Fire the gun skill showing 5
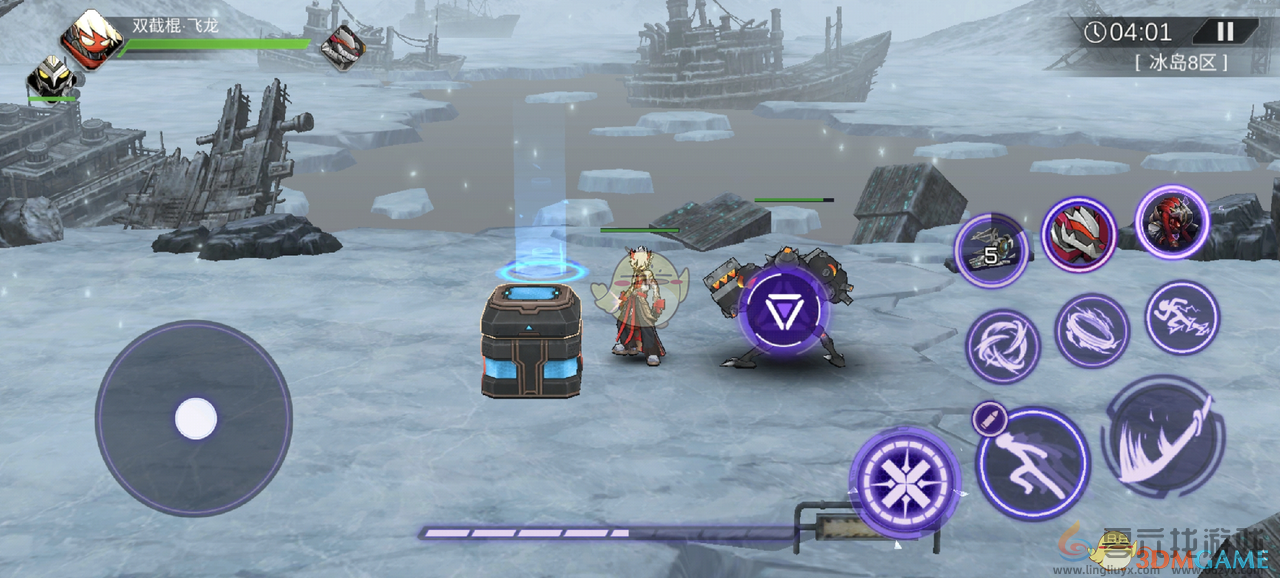 coord(990,250)
